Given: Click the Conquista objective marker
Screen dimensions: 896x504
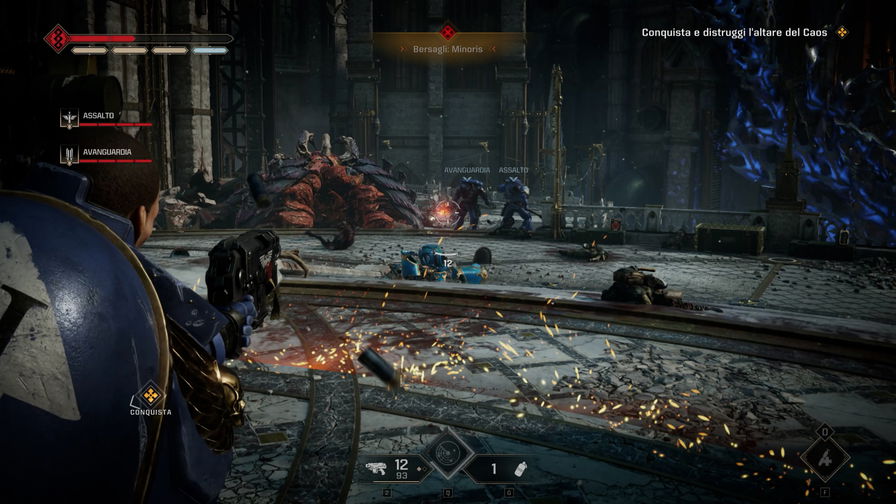Looking at the screenshot, I should [150, 393].
